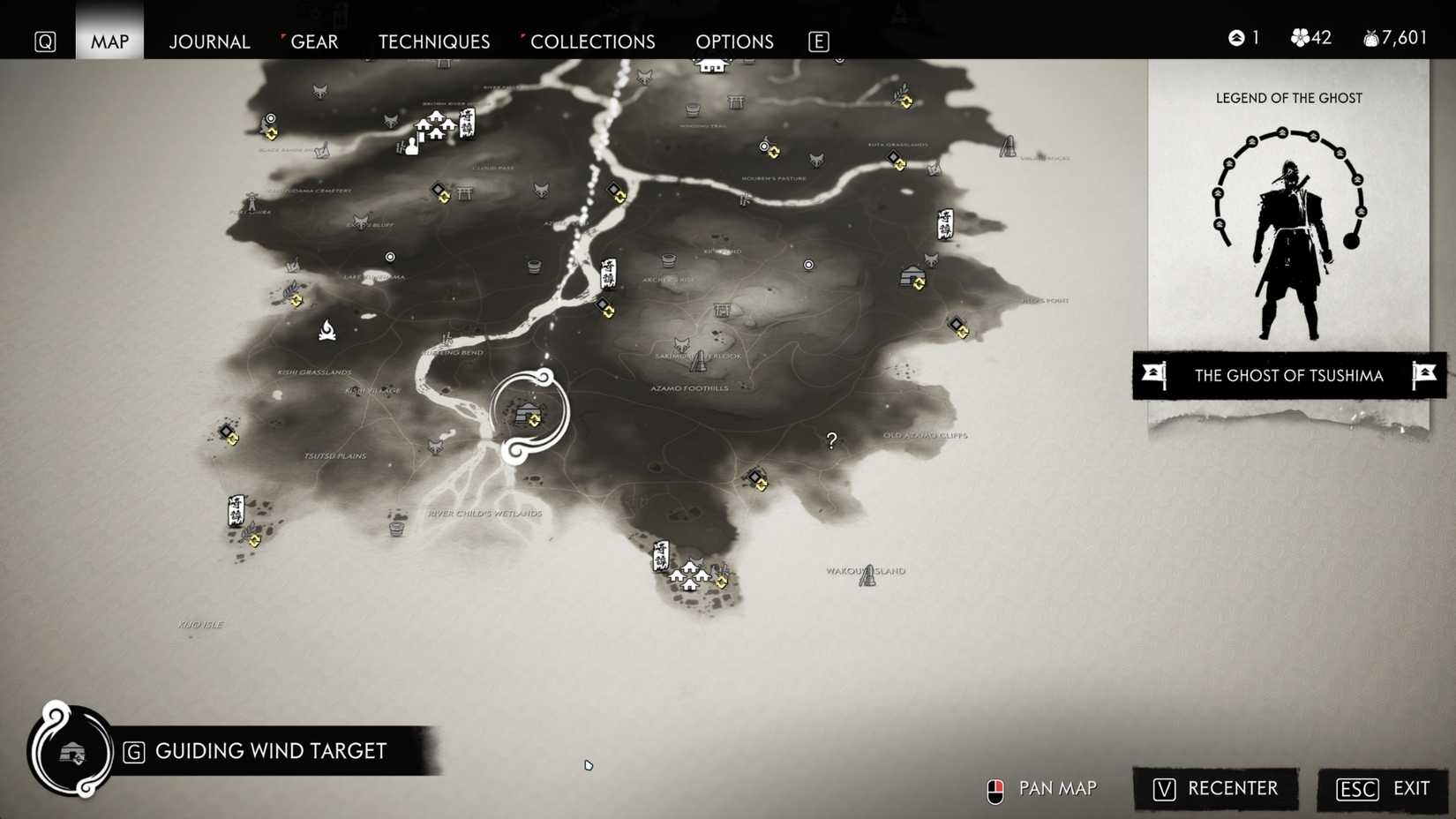Click the Mongol camp icon near Buckling Bend
The height and width of the screenshot is (819, 1456).
tap(447, 339)
